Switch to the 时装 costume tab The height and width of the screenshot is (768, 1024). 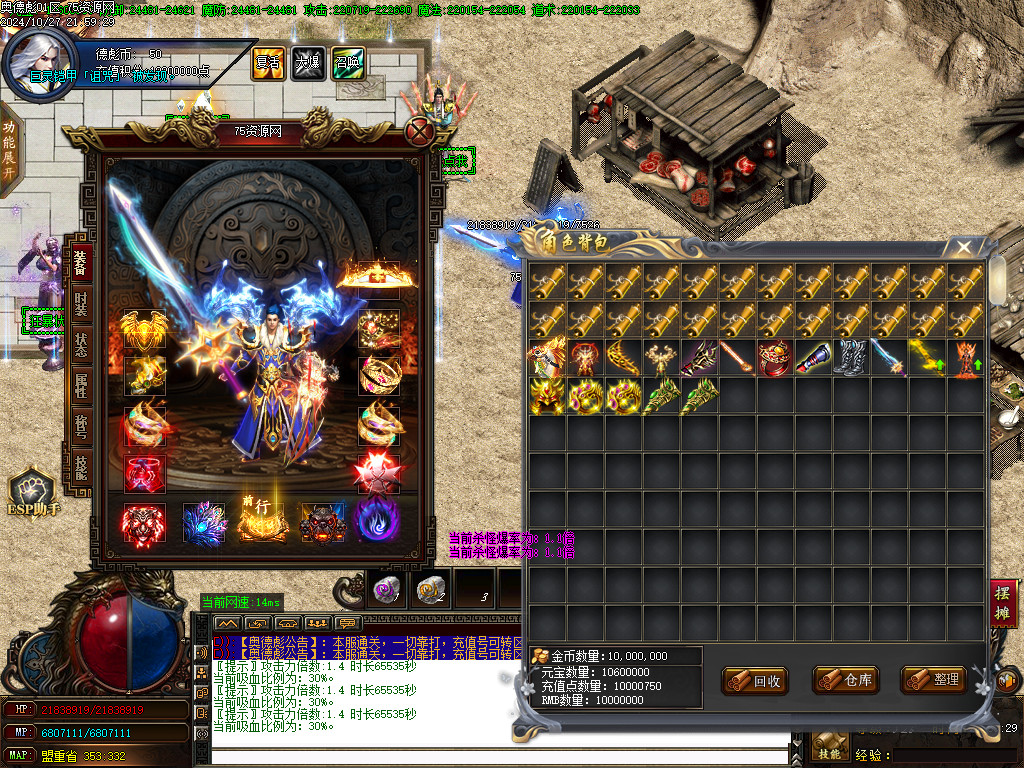click(81, 304)
